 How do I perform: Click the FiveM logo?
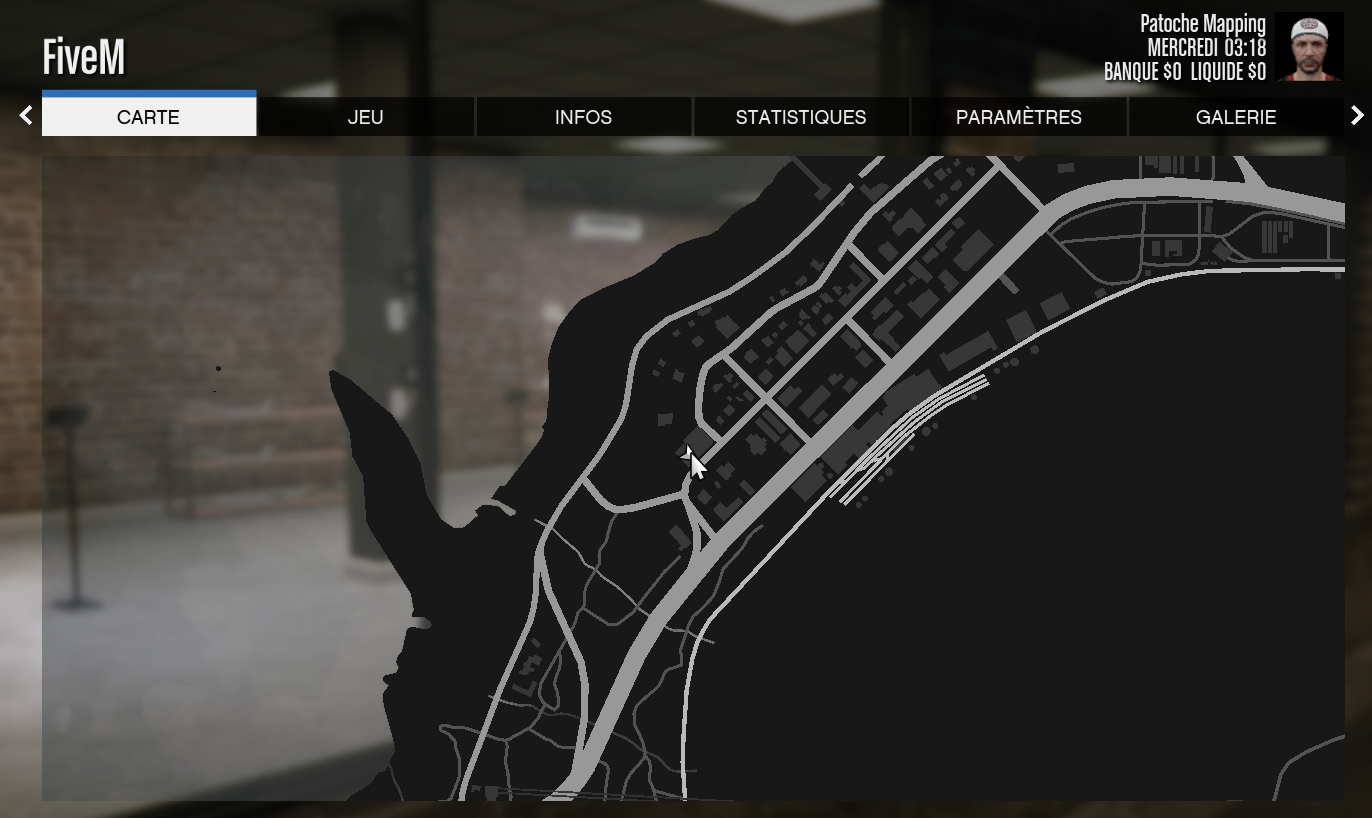84,56
